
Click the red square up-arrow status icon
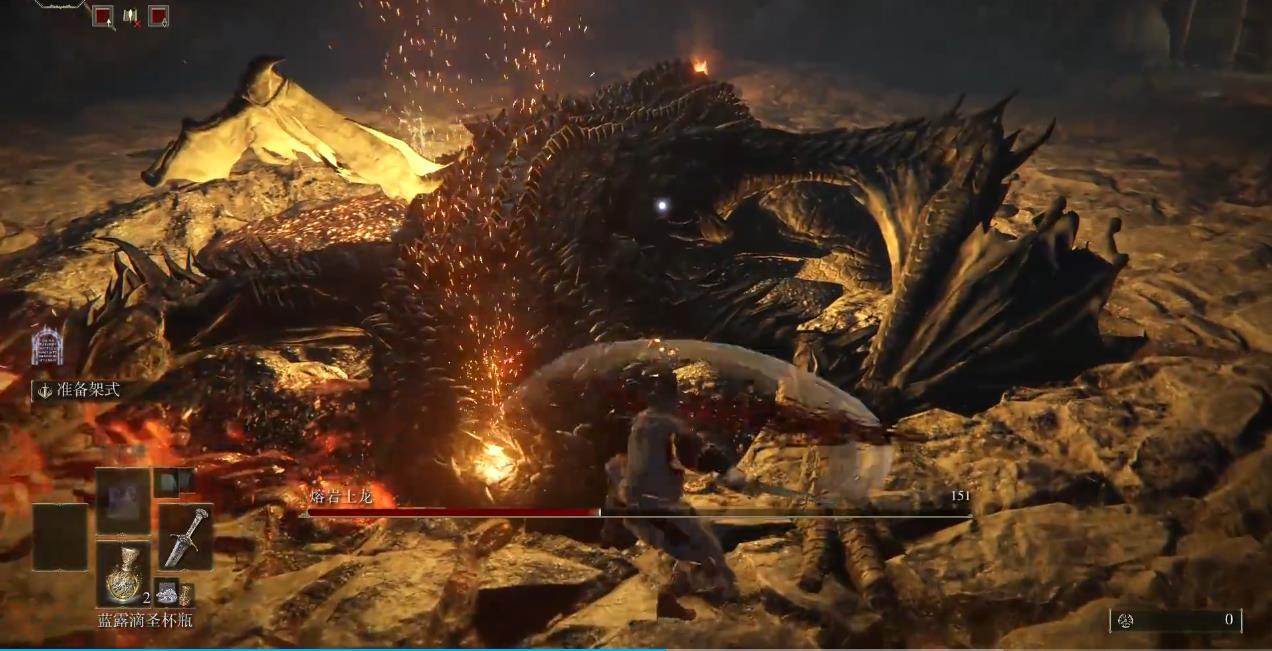[x=102, y=16]
